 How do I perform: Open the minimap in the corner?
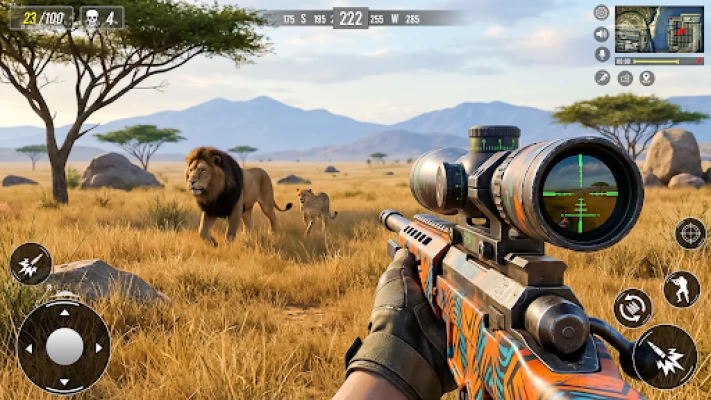[659, 29]
